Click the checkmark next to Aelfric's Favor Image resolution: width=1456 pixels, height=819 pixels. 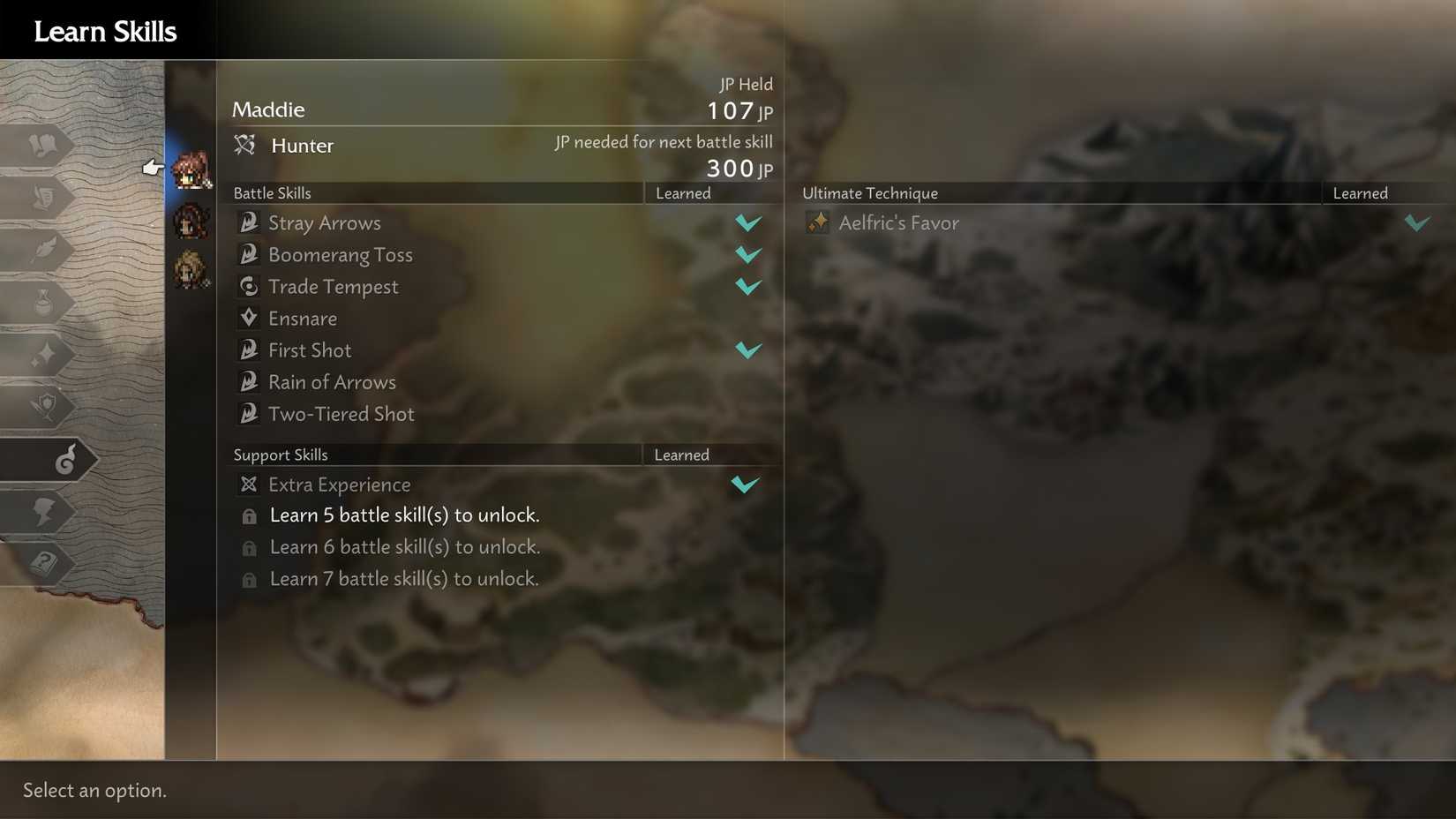pos(1417,222)
